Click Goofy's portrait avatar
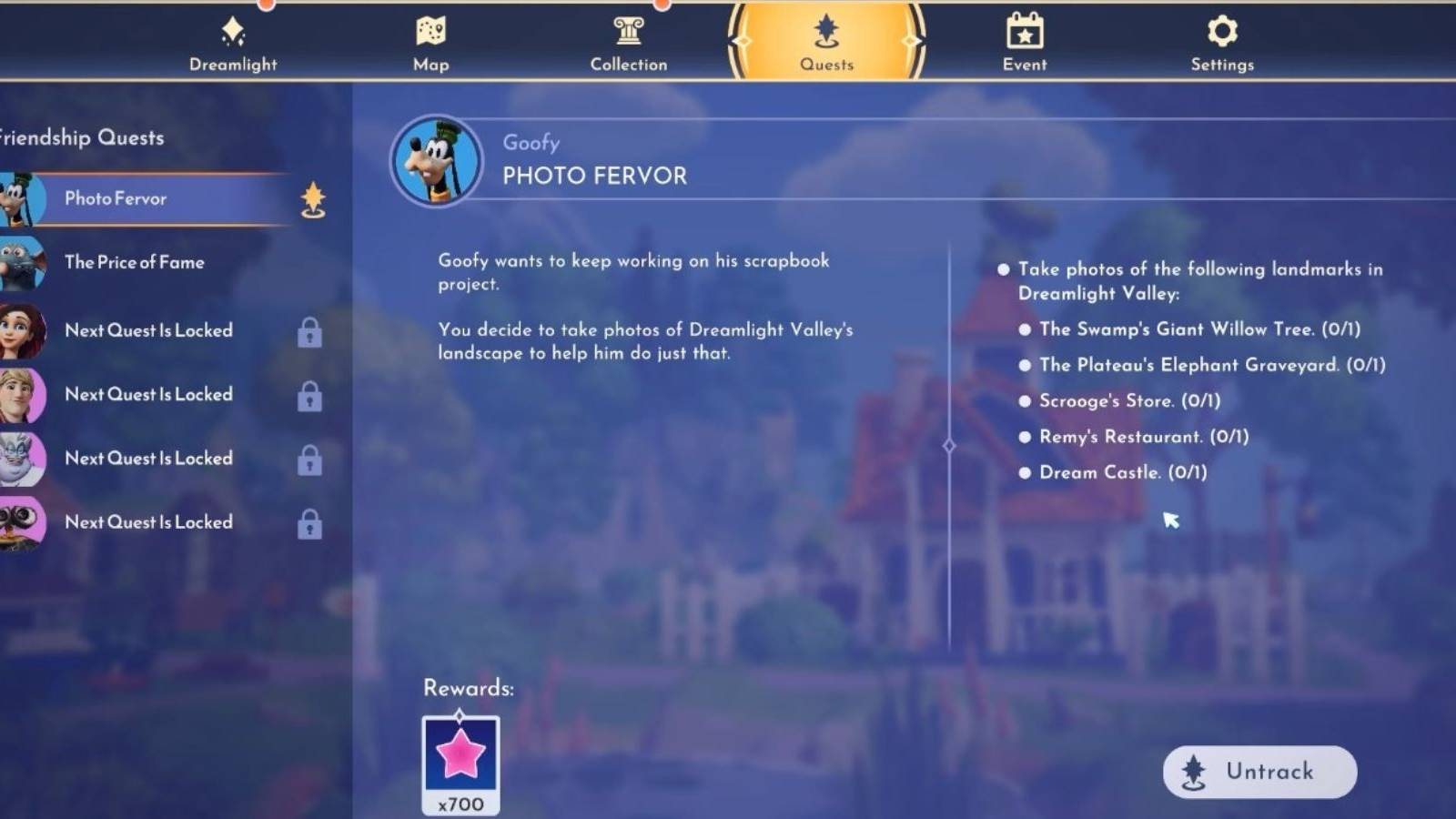 [x=436, y=162]
